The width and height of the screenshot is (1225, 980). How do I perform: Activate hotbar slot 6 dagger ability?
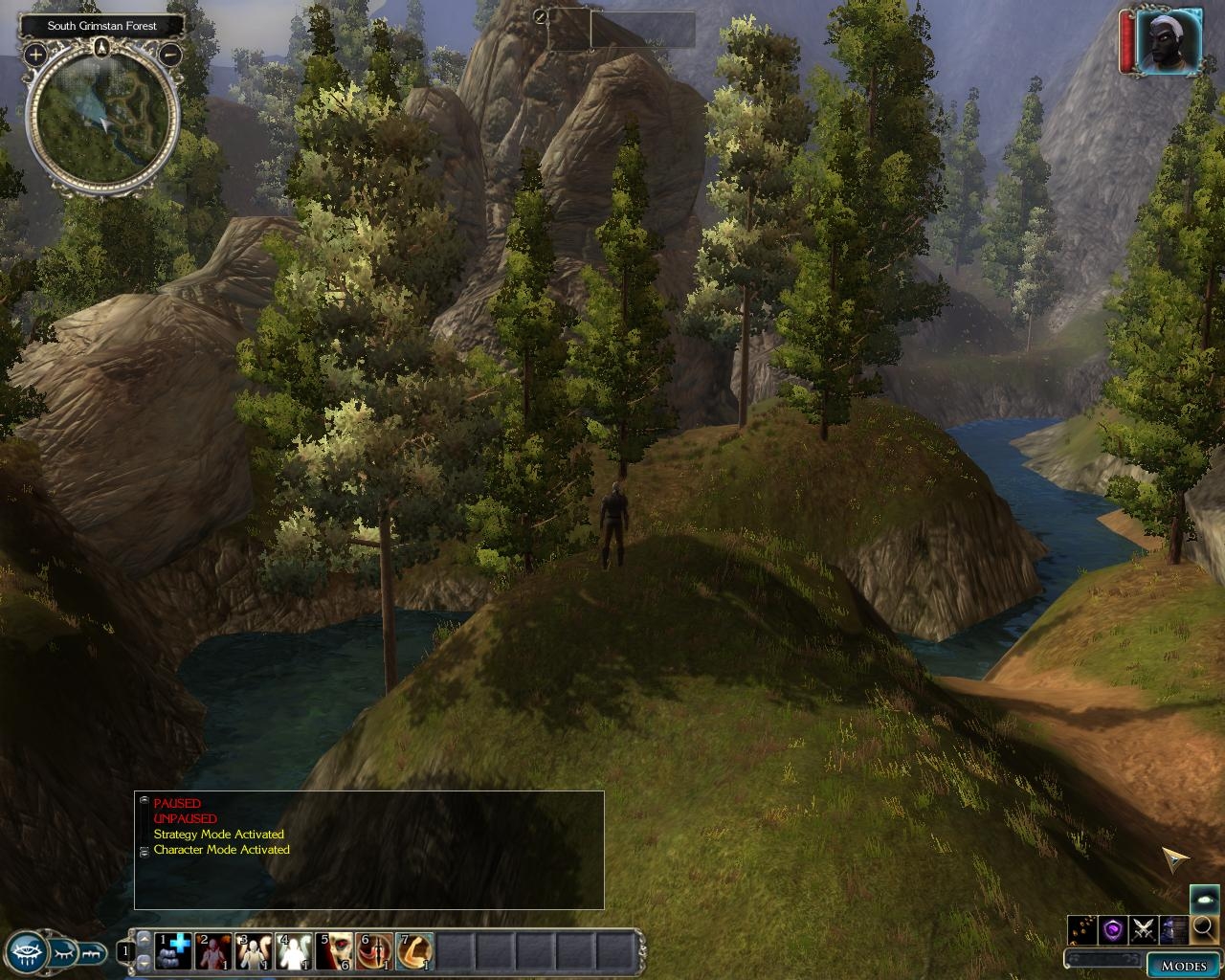374,951
